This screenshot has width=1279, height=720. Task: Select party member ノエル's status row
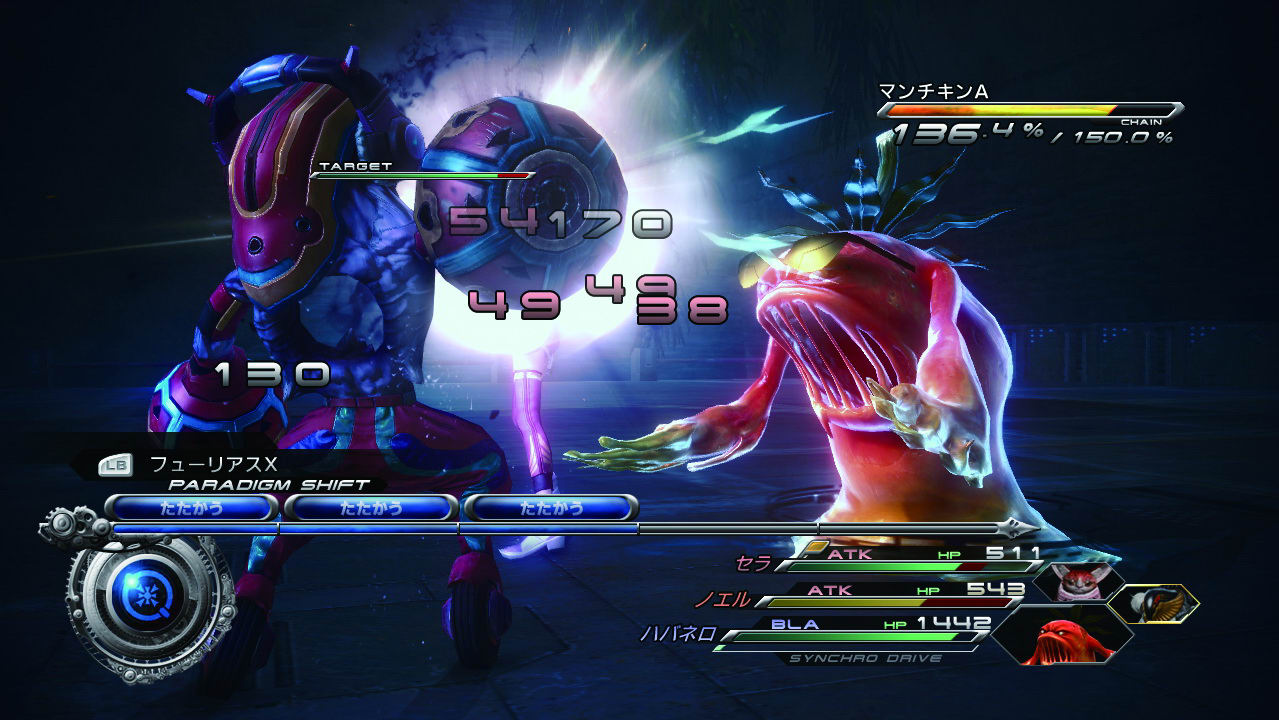point(880,594)
